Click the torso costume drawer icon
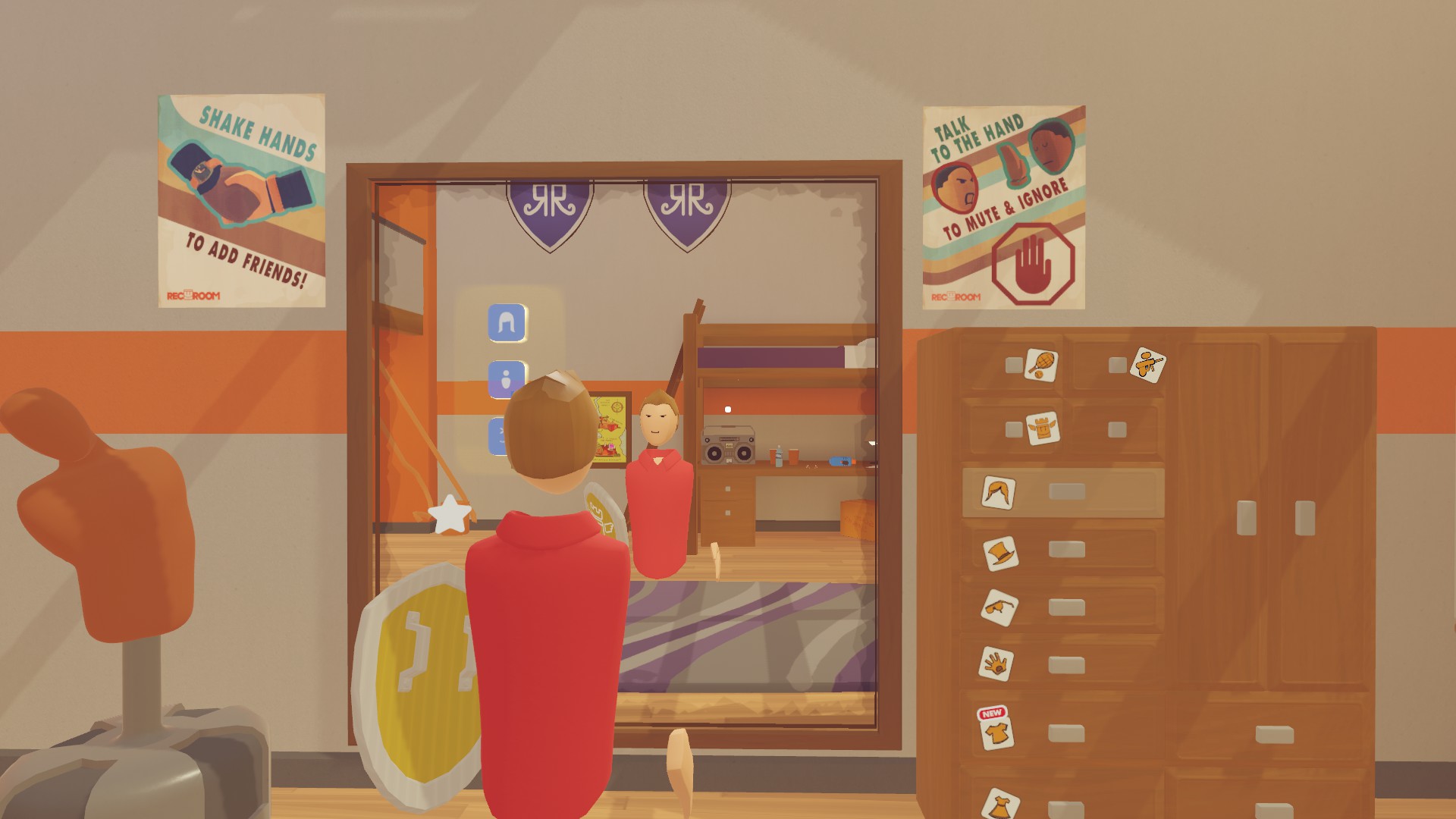This screenshot has height=819, width=1456. pyautogui.click(x=1043, y=428)
